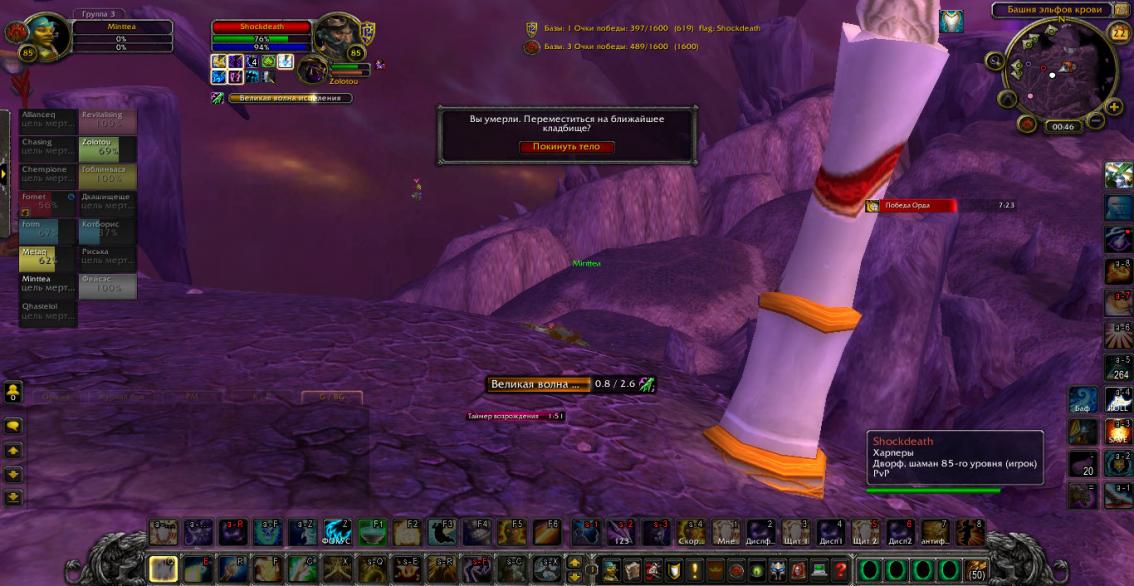Open the red question mark help button

[841, 570]
